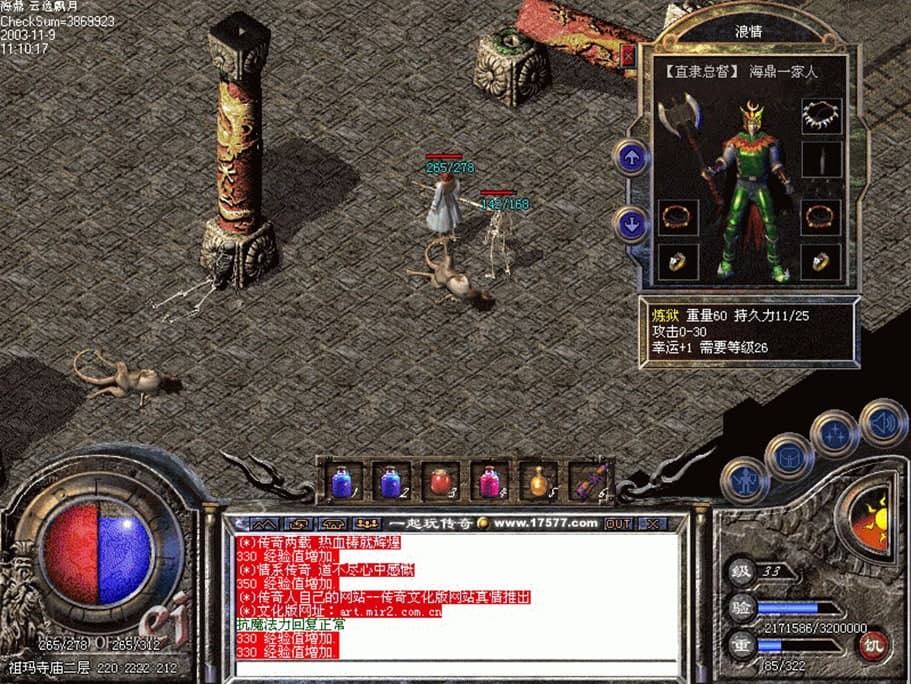Select the spiked necklace equipment slot
The width and height of the screenshot is (911, 684).
tap(821, 115)
